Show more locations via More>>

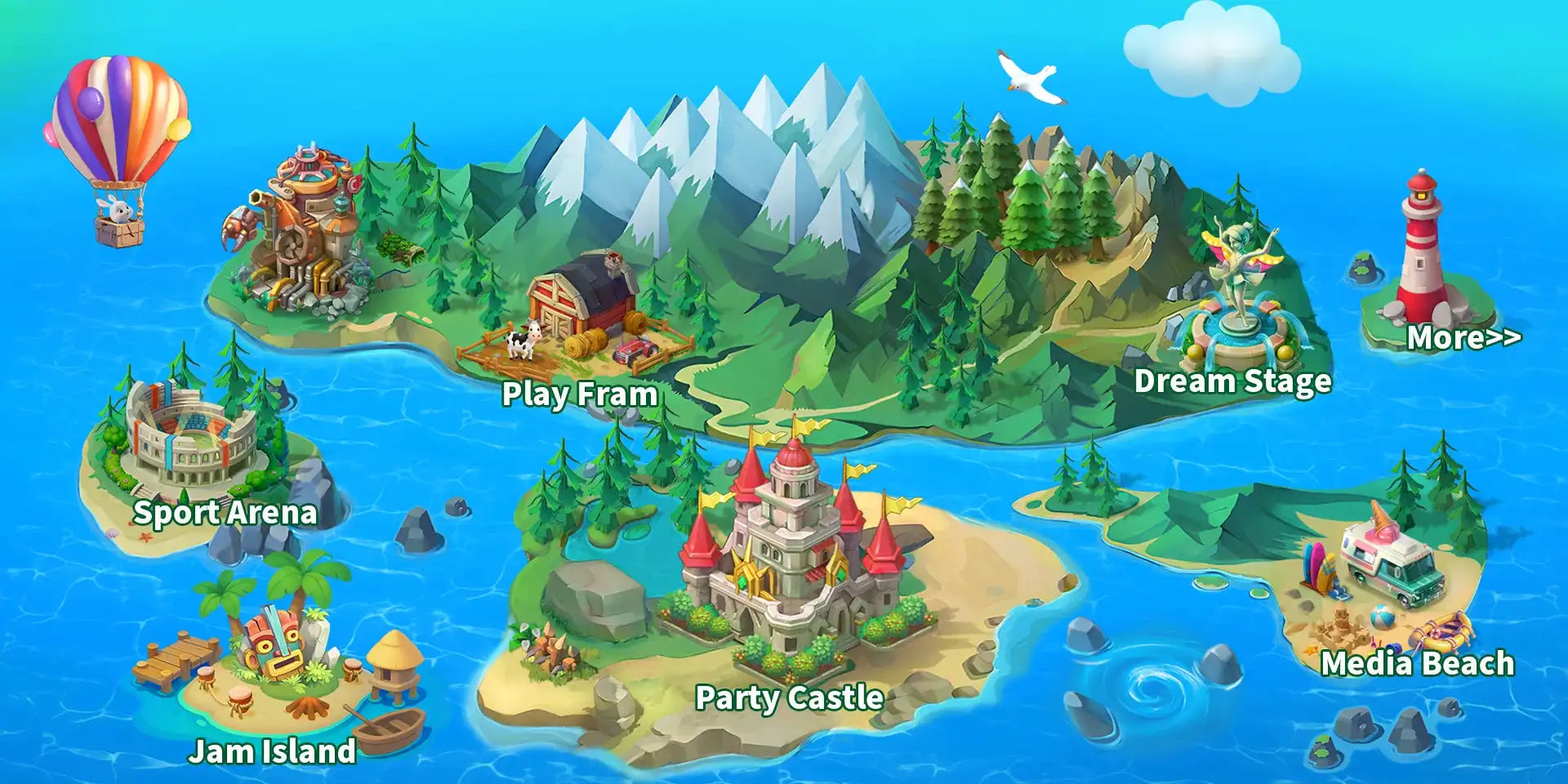click(x=1463, y=337)
